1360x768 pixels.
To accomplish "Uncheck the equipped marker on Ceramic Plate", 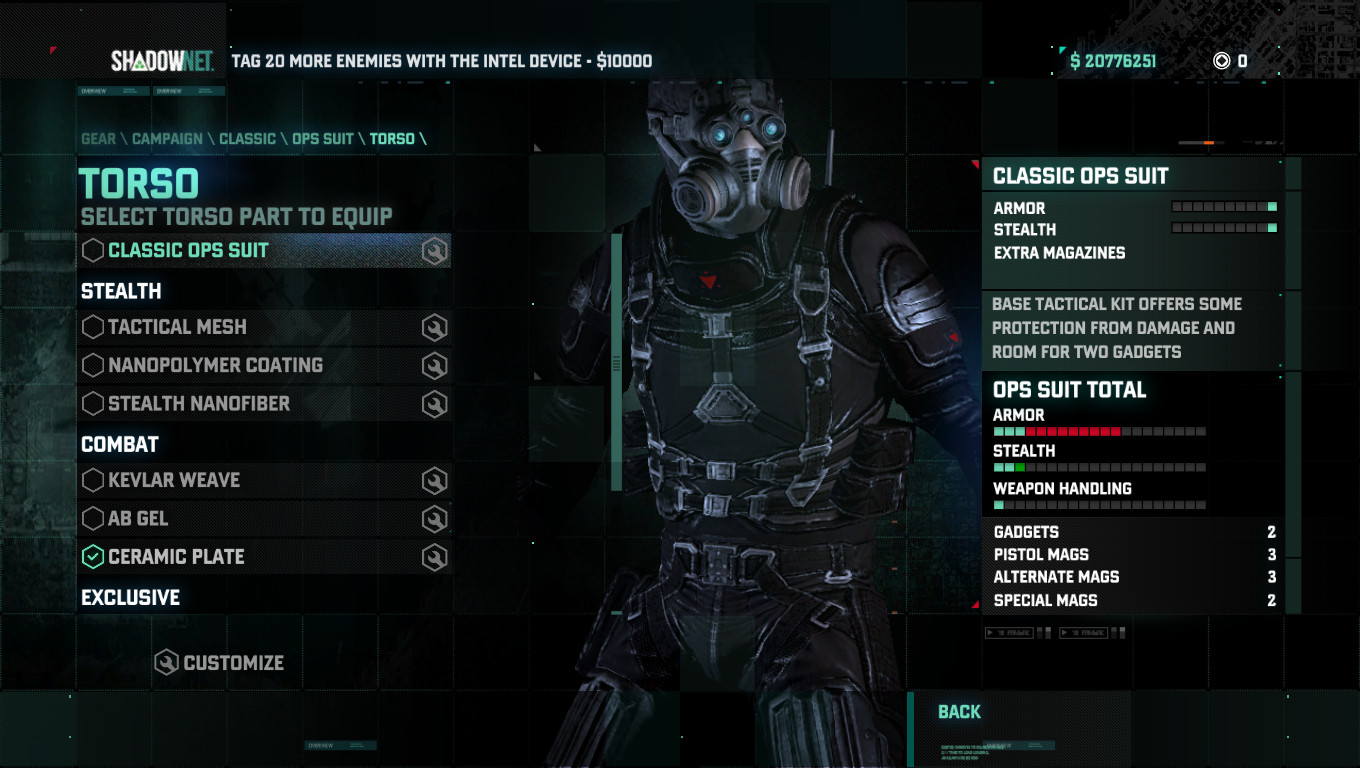I will 95,556.
